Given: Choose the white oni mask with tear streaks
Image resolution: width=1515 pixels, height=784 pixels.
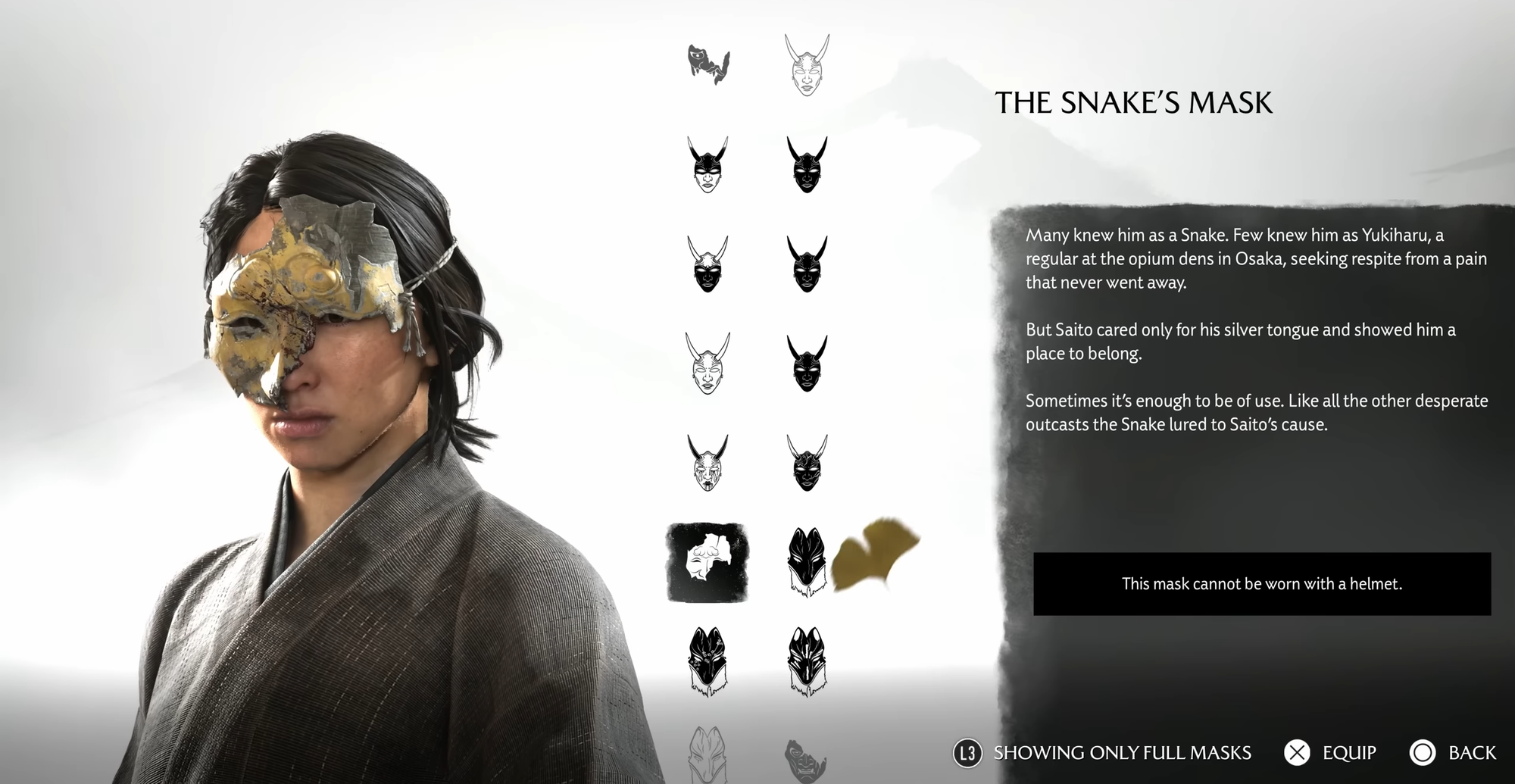Looking at the screenshot, I should (708, 462).
